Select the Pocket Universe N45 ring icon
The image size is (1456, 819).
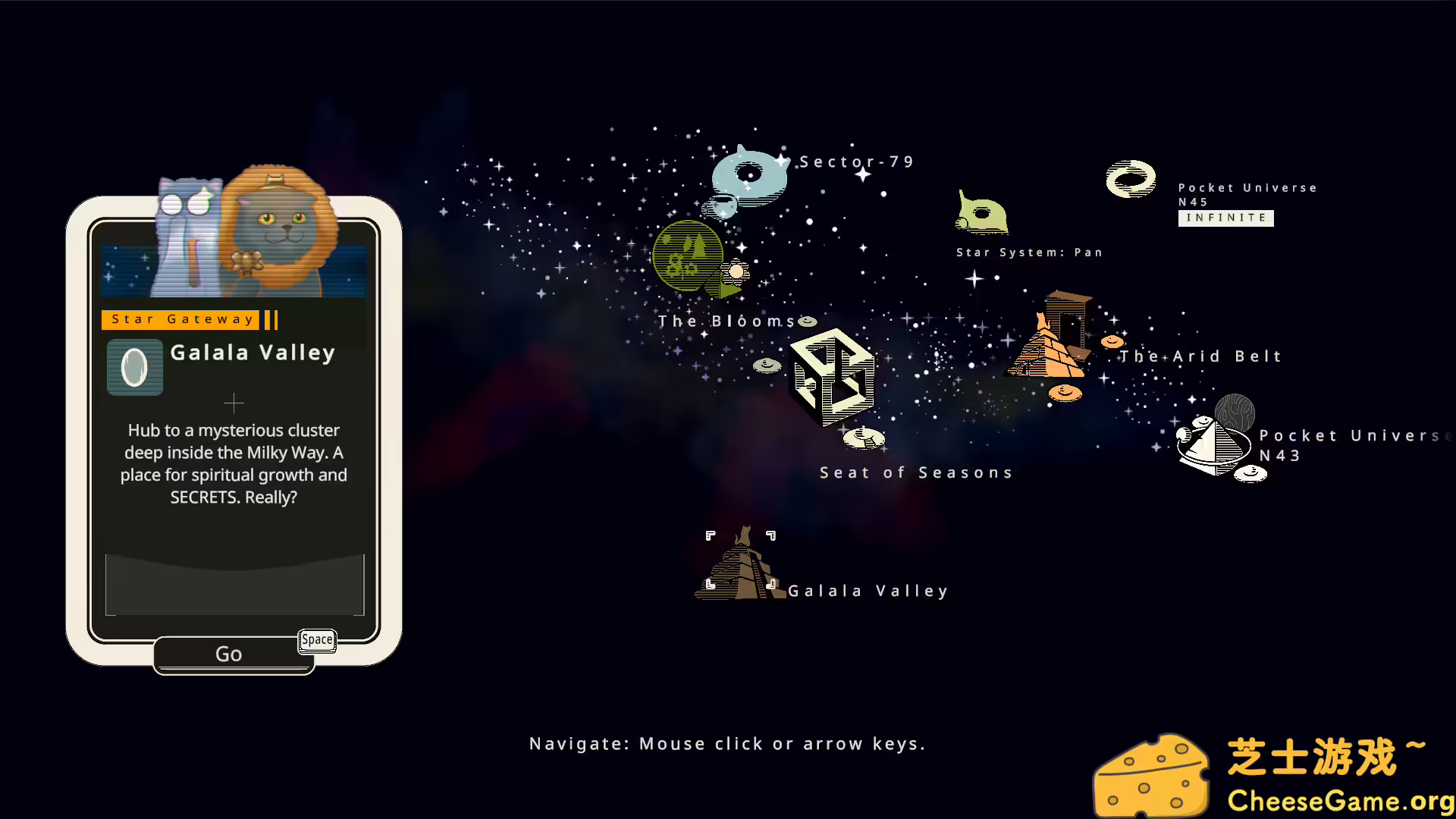[1129, 180]
